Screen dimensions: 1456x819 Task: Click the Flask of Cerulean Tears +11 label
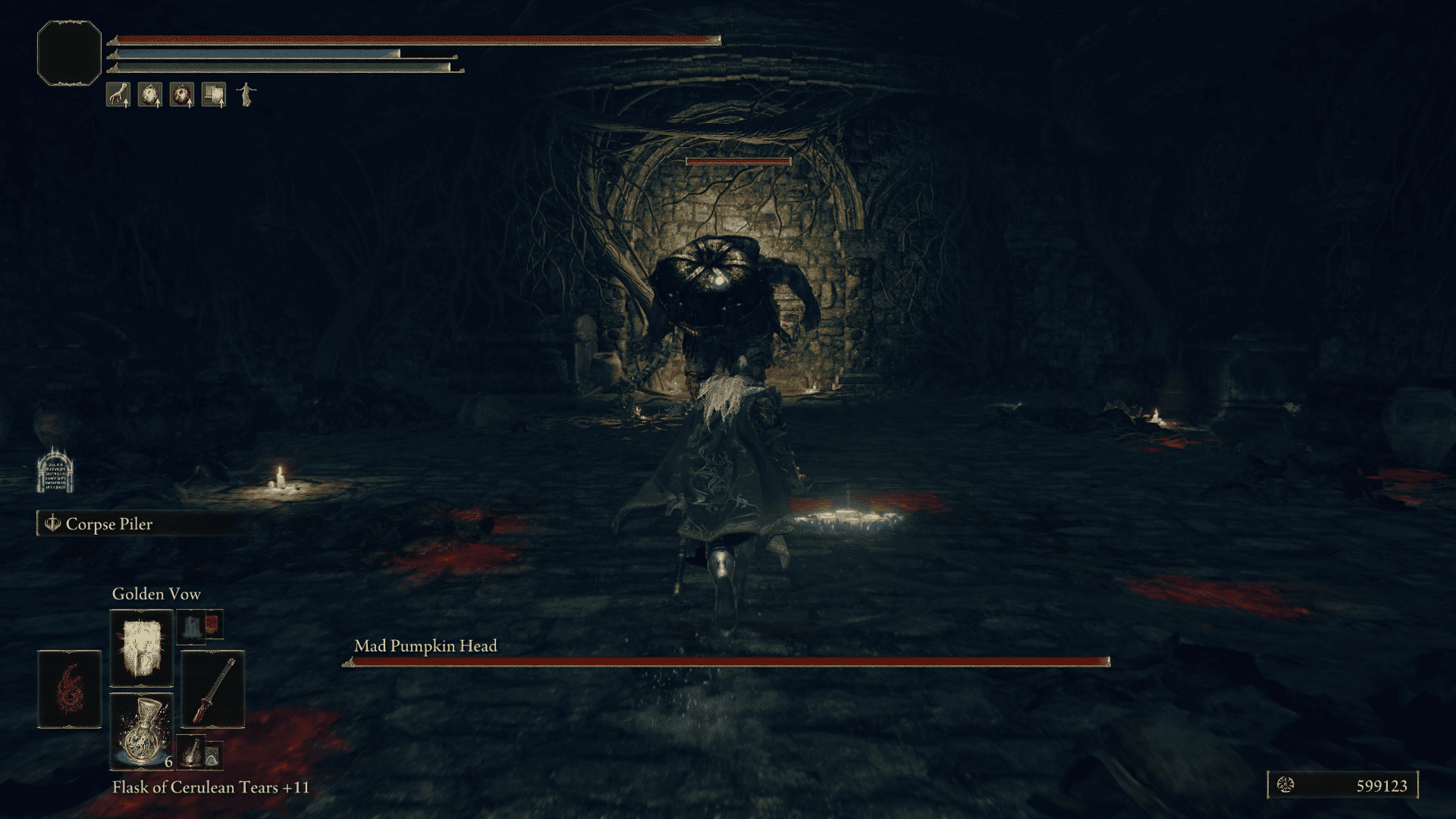click(209, 788)
